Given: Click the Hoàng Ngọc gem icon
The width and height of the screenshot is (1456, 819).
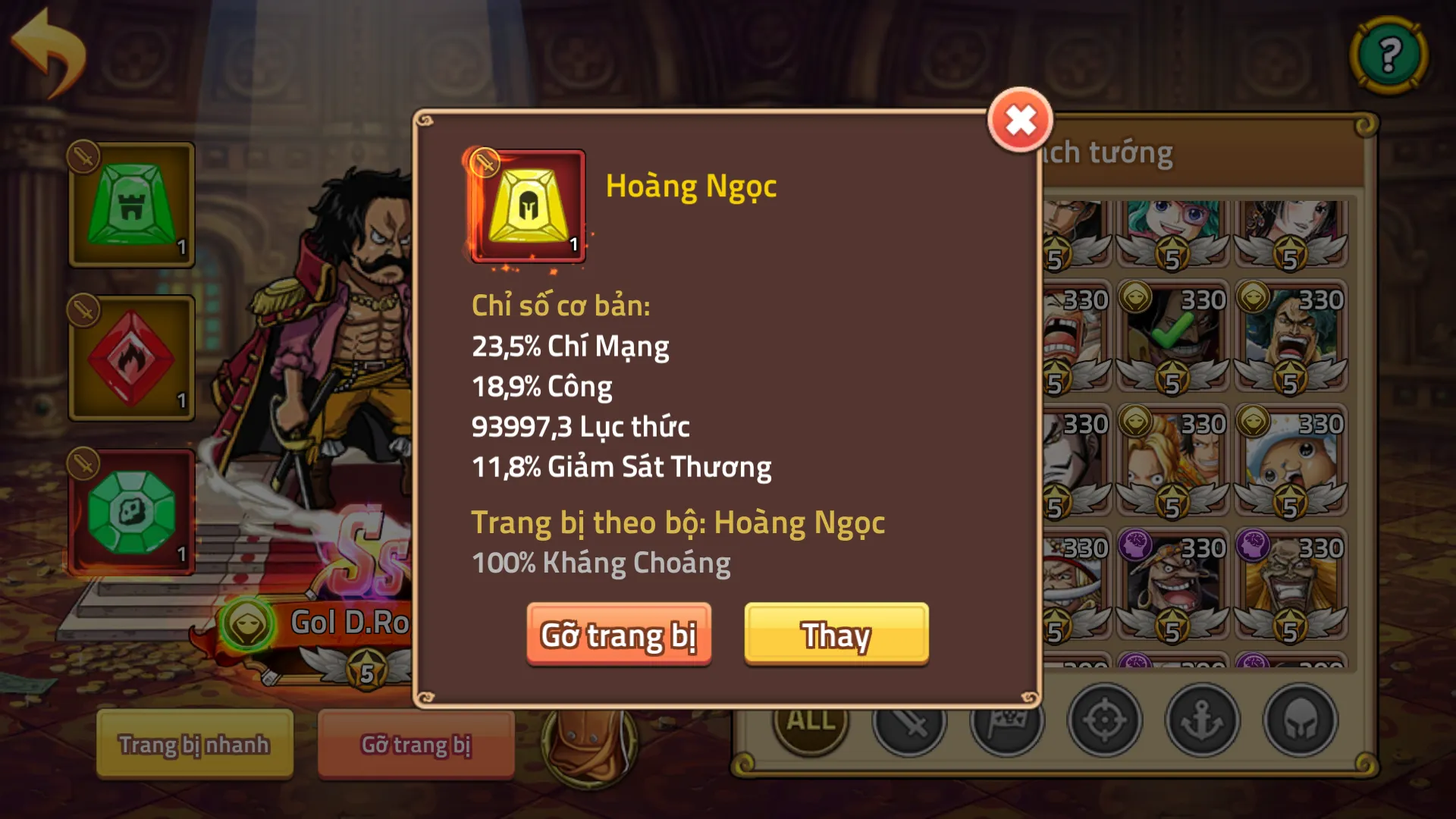Looking at the screenshot, I should click(528, 206).
